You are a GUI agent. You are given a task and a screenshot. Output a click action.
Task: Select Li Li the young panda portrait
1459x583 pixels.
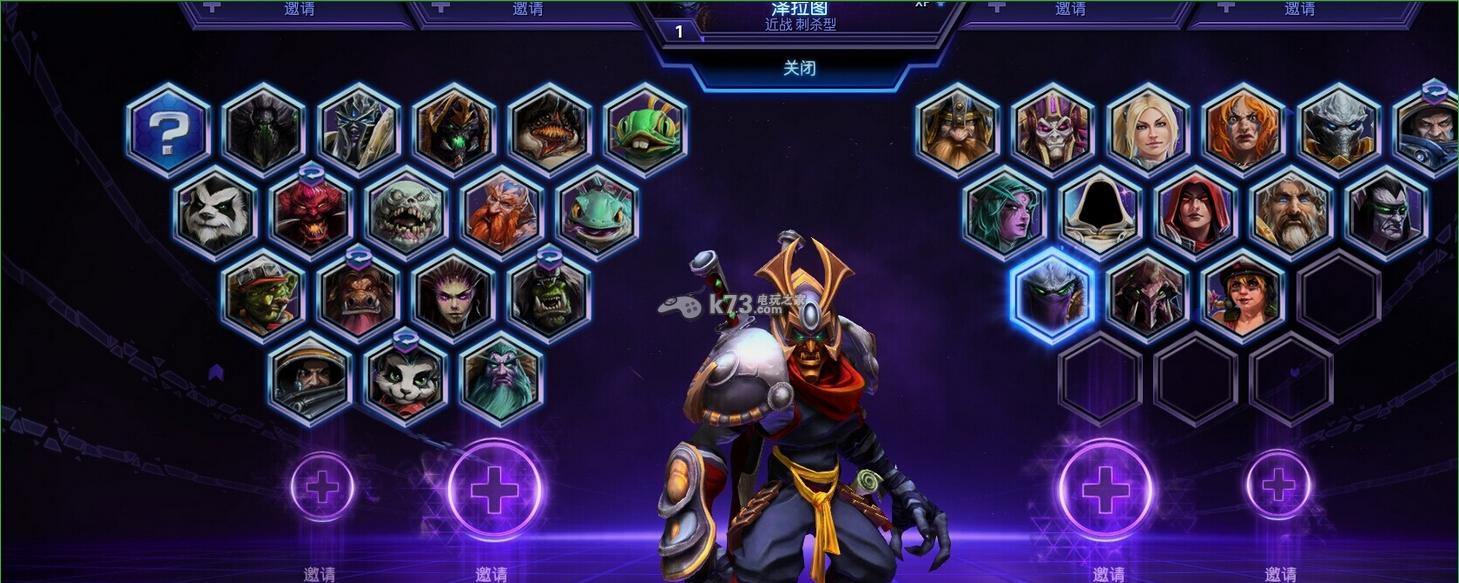tap(405, 380)
